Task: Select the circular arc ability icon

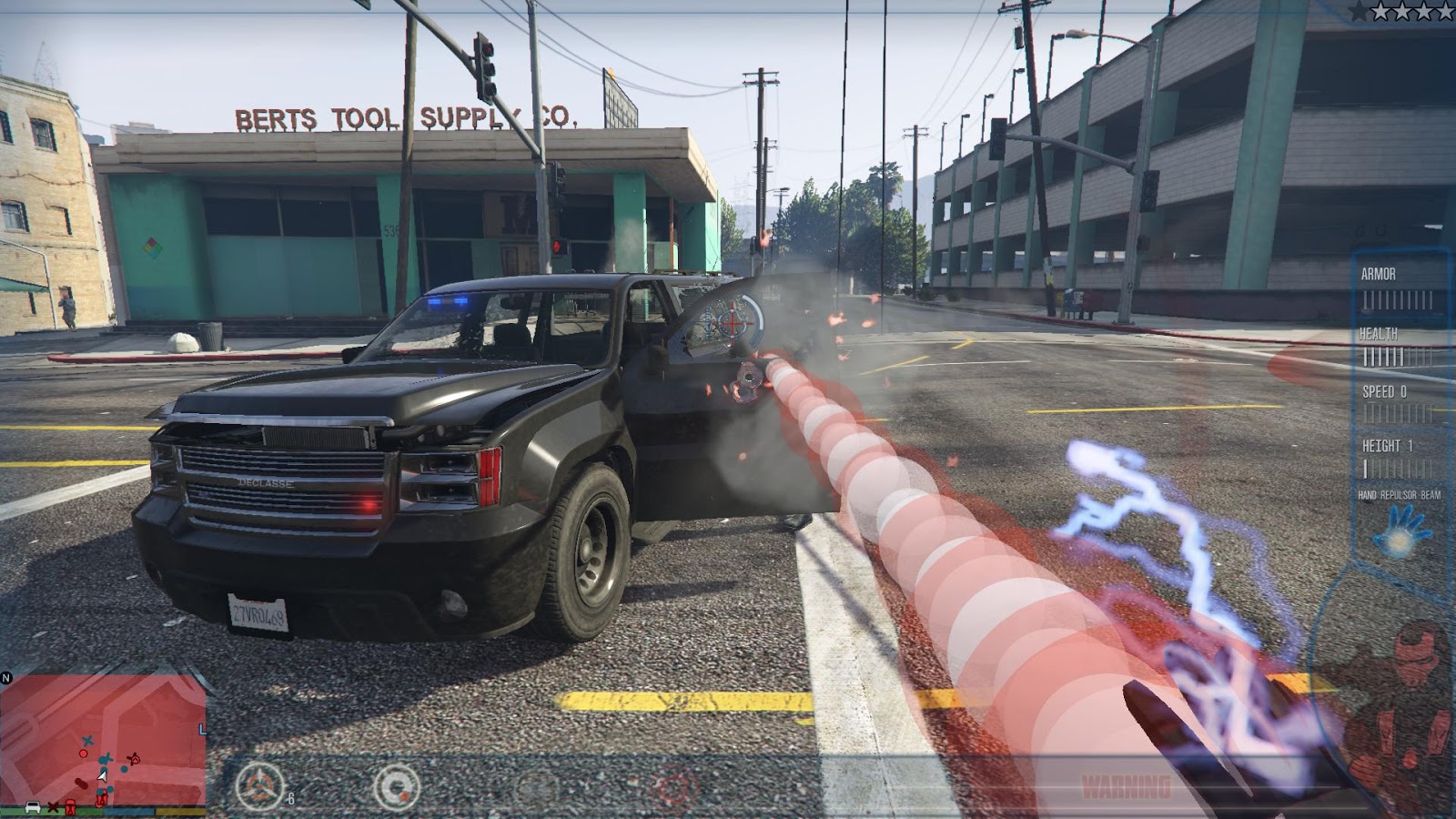Action: click(397, 787)
